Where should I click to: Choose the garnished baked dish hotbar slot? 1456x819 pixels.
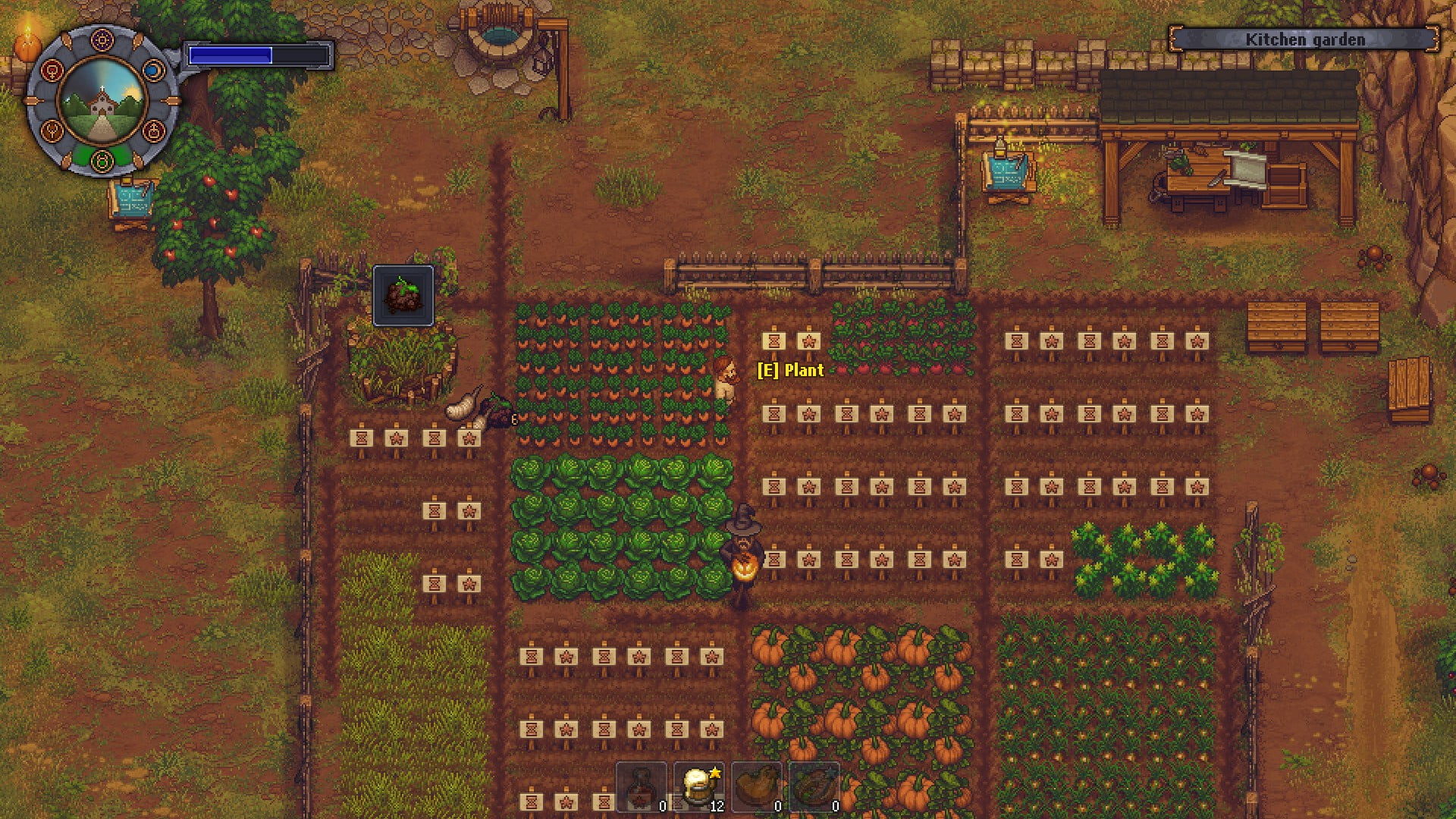click(x=814, y=787)
